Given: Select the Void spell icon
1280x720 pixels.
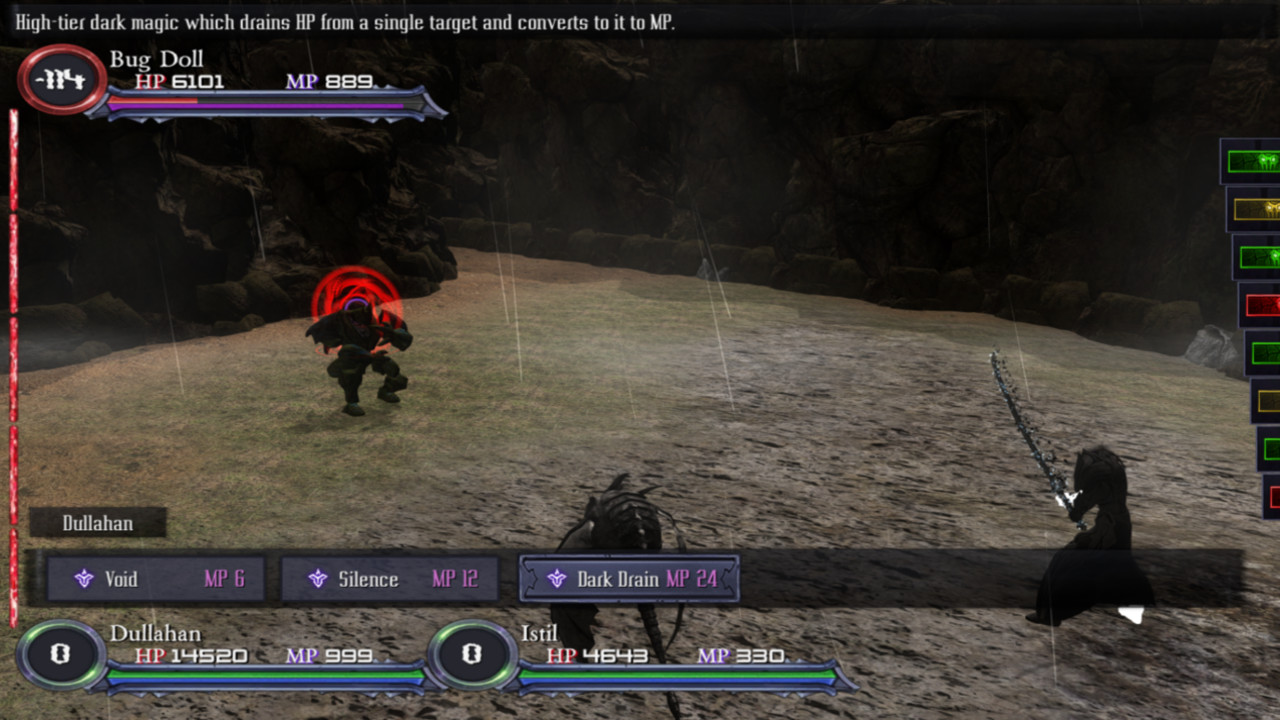Looking at the screenshot, I should (x=85, y=579).
